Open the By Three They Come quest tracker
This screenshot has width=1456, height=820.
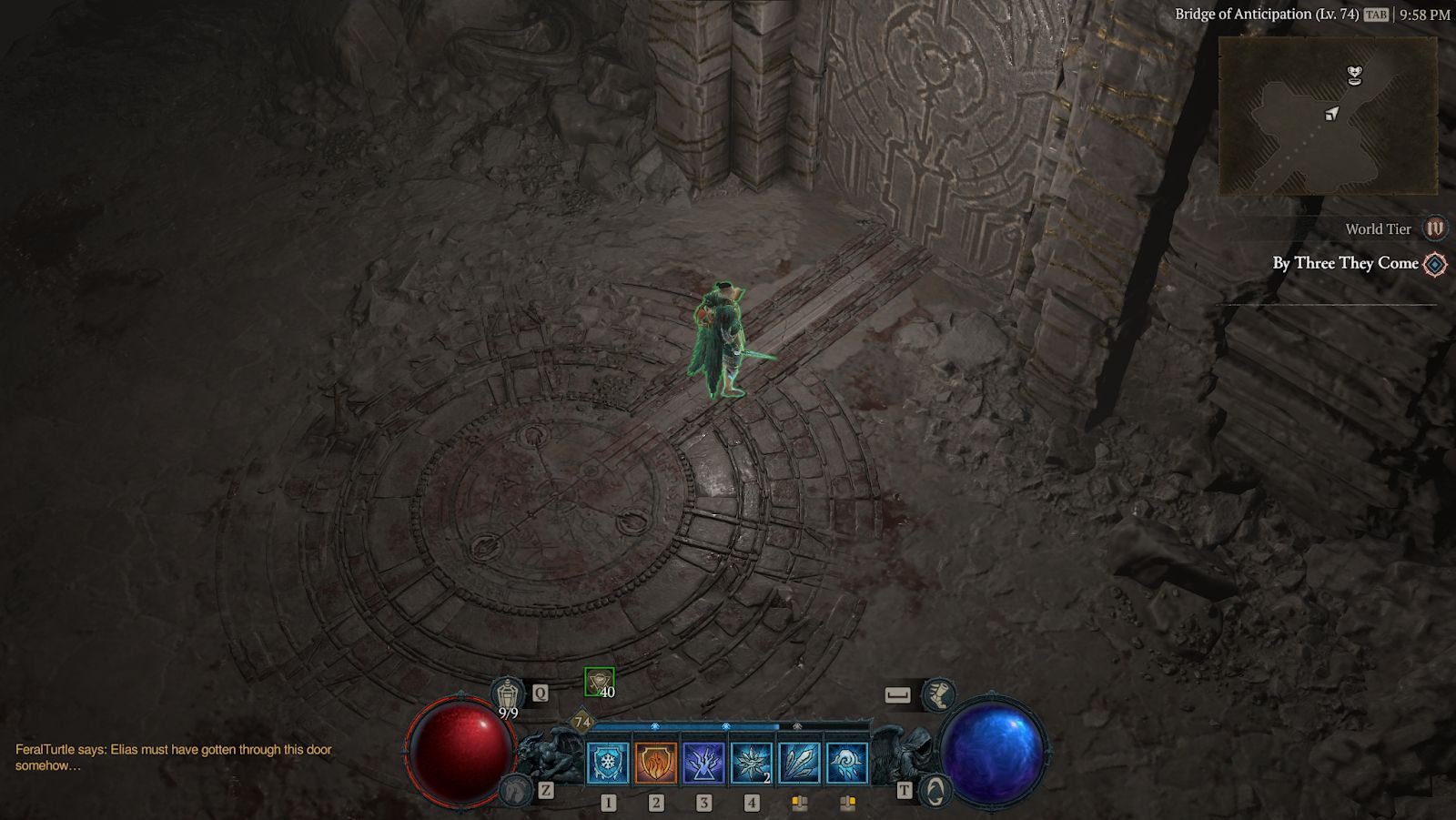click(x=1345, y=263)
